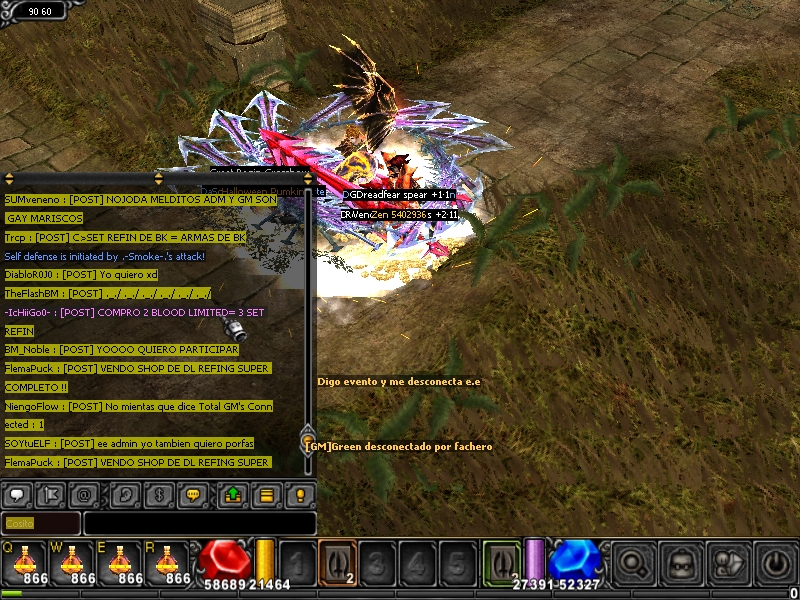The width and height of the screenshot is (800, 600).
Task: Click the green arrow chat button
Action: pyautogui.click(x=233, y=494)
